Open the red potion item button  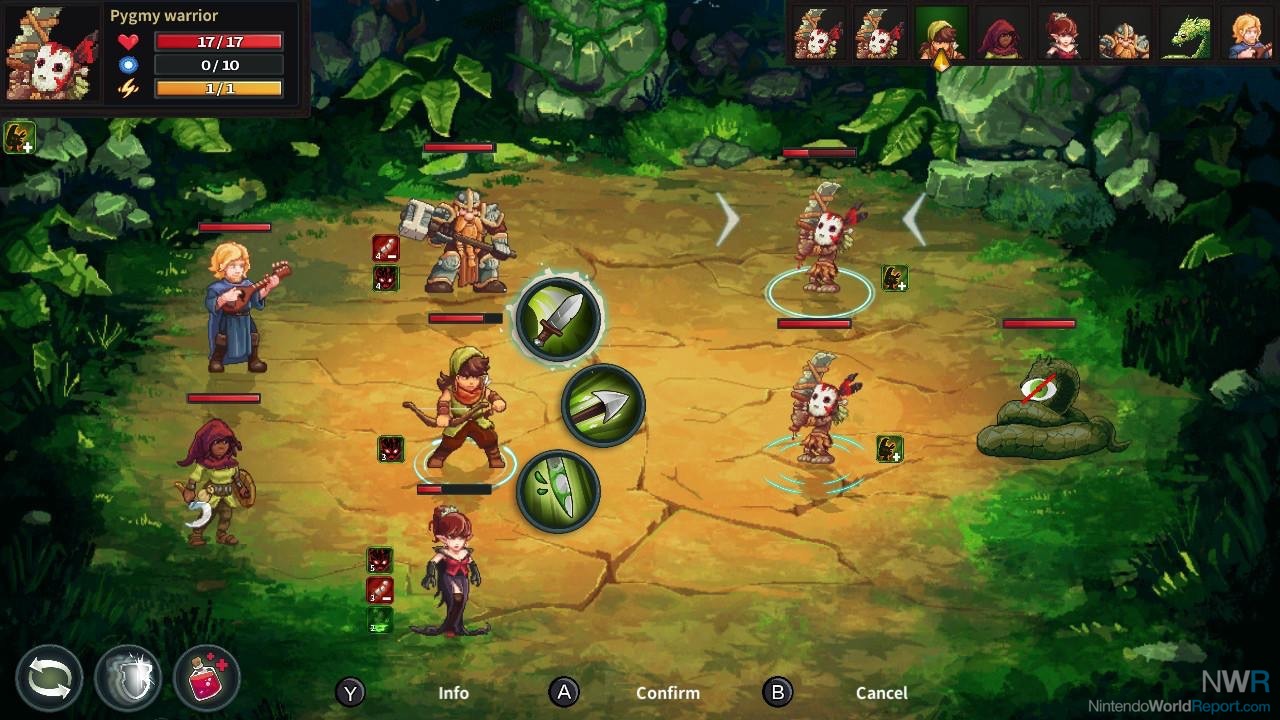coord(207,678)
